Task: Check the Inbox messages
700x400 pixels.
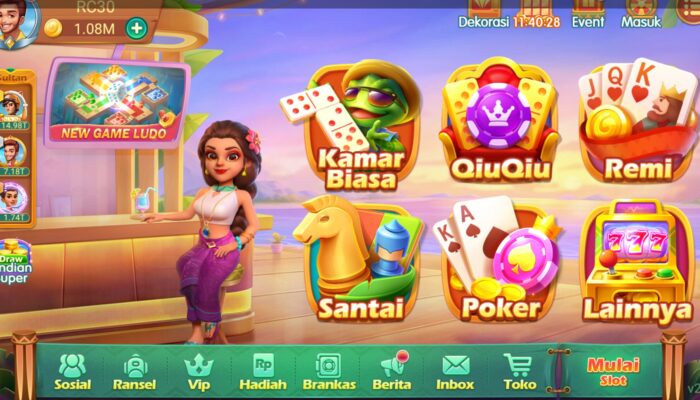Action: pos(455,371)
